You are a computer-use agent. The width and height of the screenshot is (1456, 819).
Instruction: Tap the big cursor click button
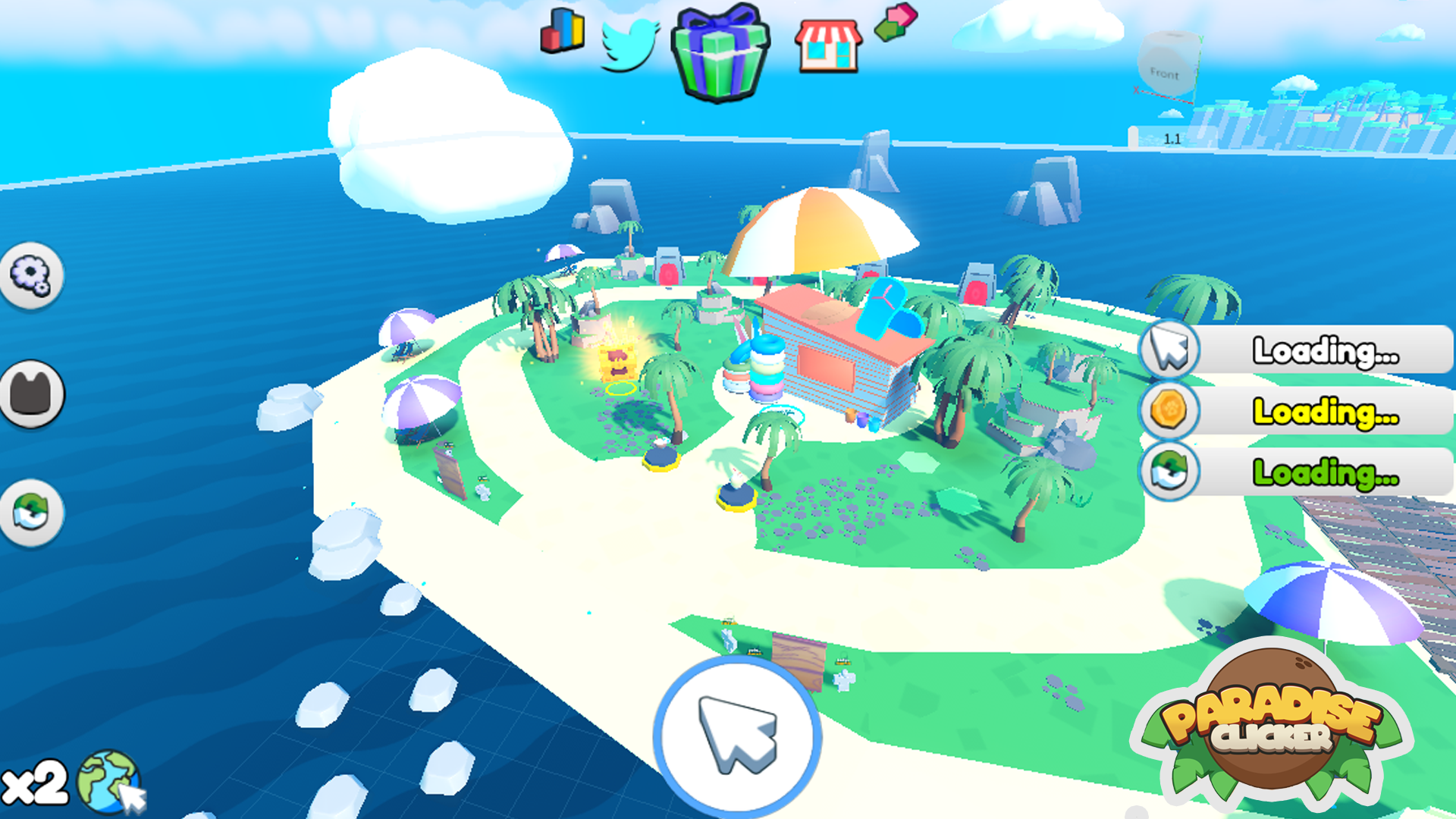pos(737,735)
